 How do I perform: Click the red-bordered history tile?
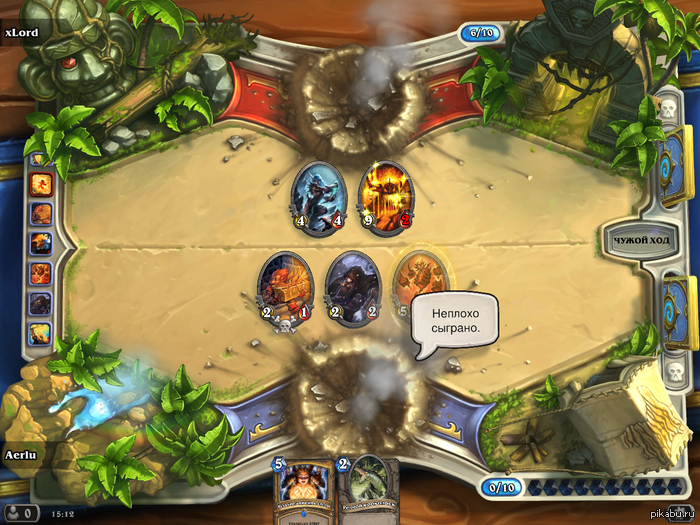point(41,185)
